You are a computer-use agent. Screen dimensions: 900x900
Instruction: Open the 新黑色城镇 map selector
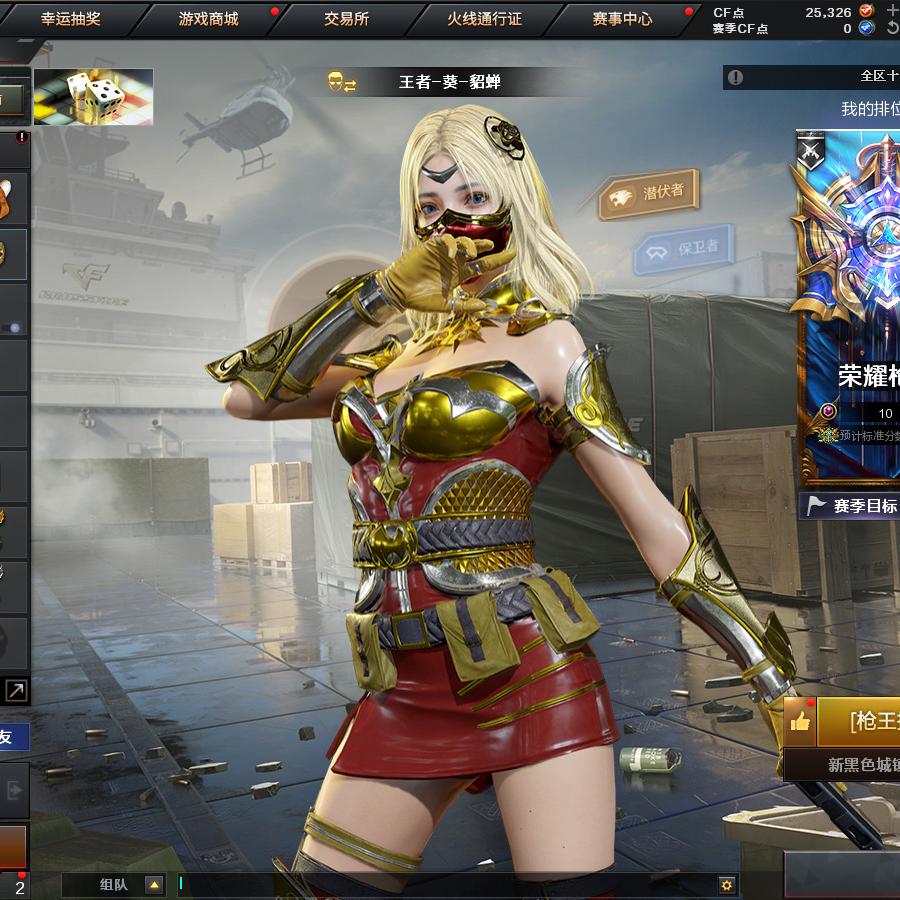(x=860, y=765)
